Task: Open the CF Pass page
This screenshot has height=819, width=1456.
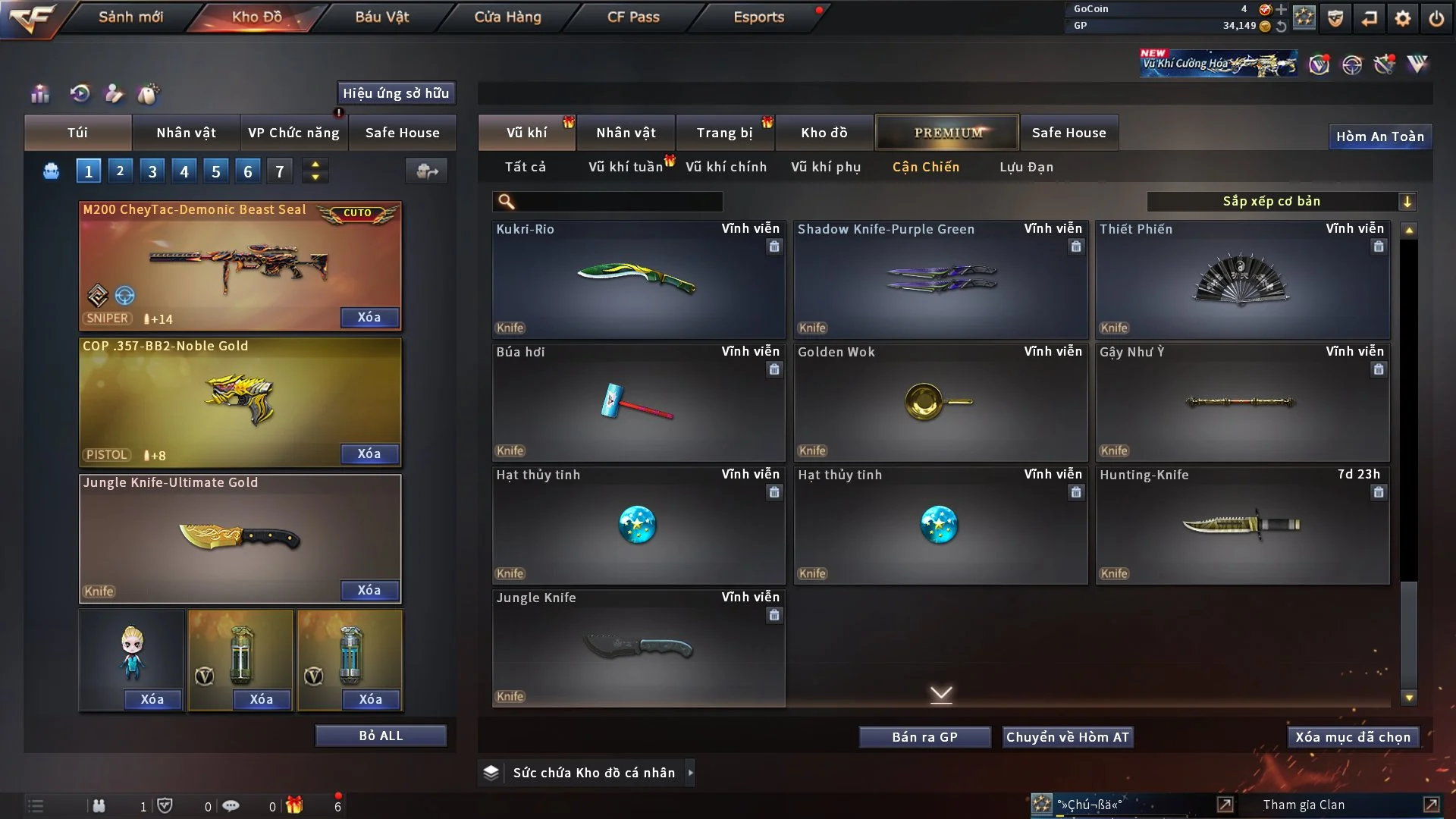Action: [x=633, y=17]
